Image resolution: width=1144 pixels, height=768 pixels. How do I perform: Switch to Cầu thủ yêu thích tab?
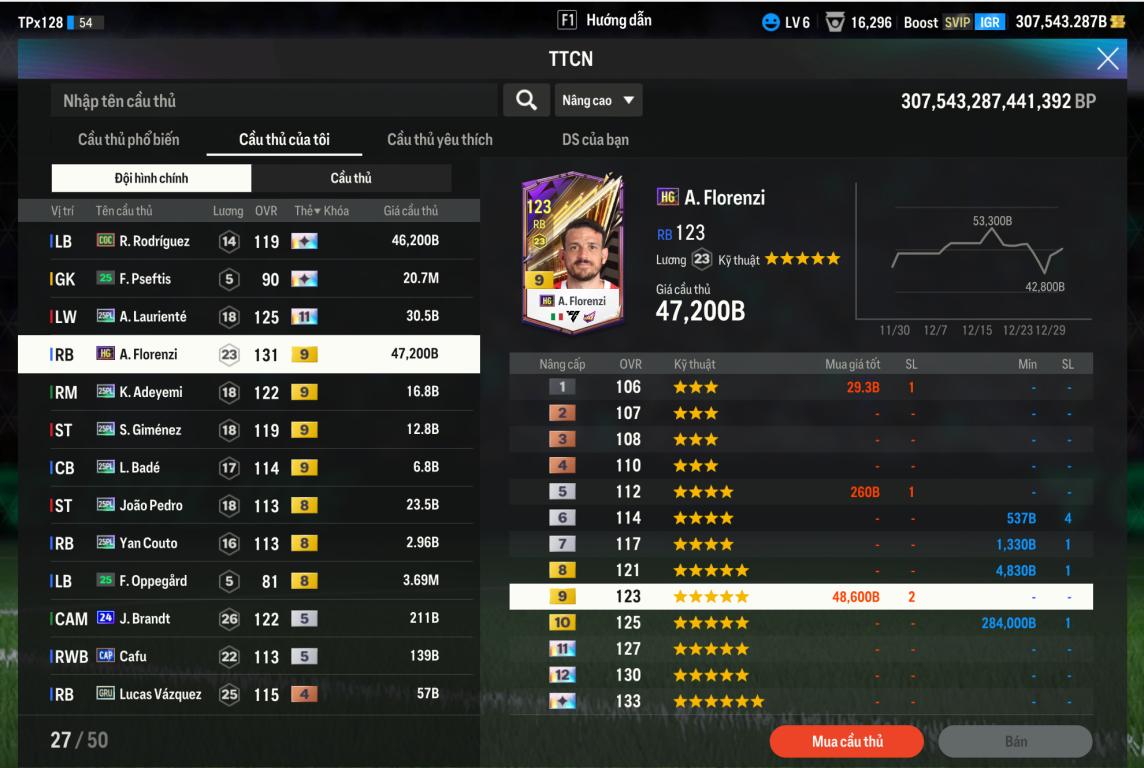[439, 140]
